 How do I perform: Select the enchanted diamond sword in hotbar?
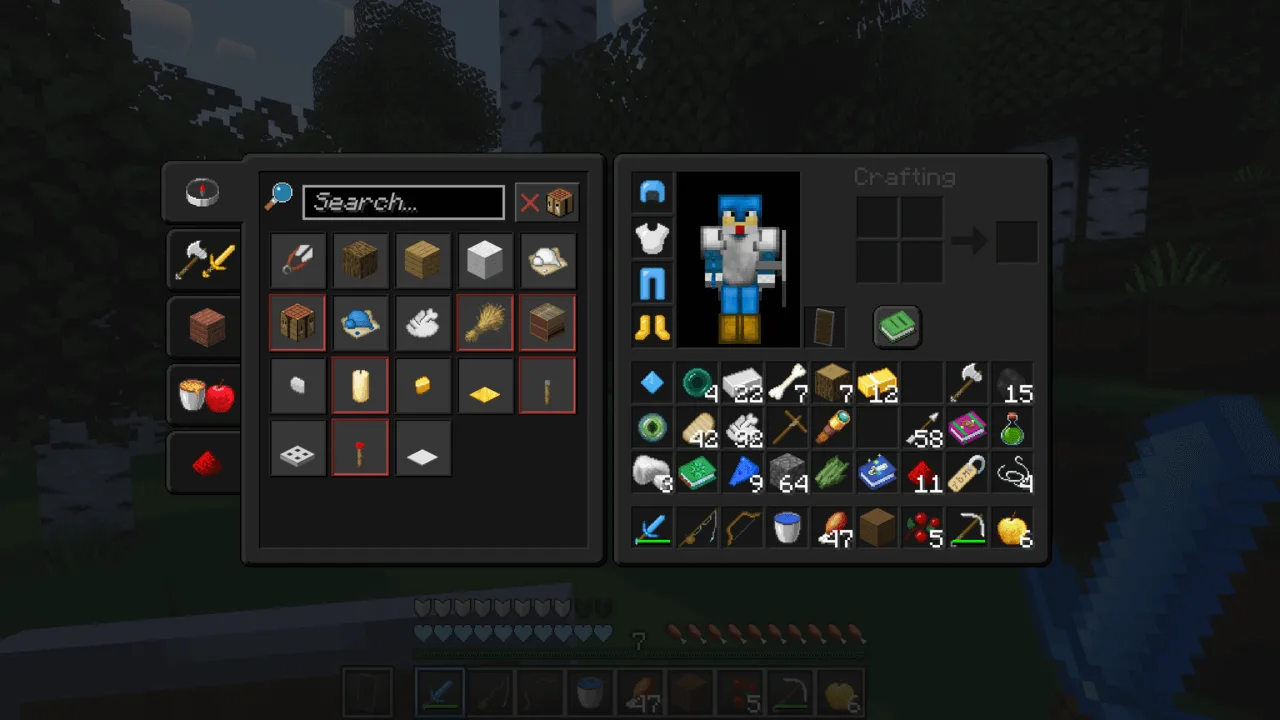tap(439, 690)
